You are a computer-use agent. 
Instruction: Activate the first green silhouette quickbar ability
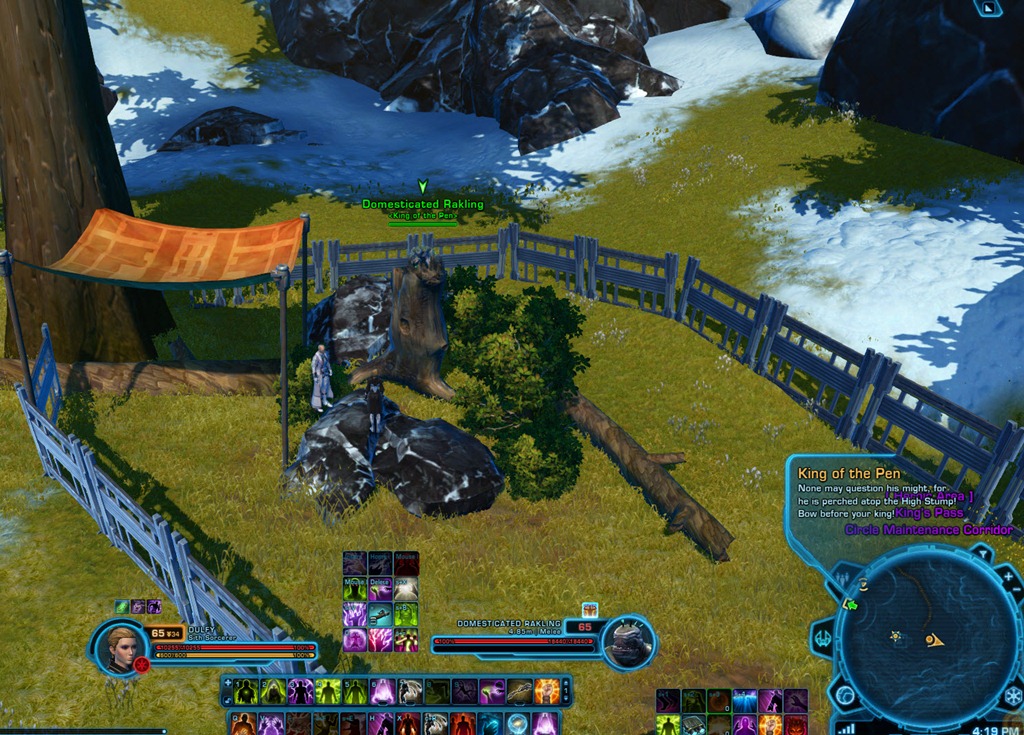click(246, 691)
